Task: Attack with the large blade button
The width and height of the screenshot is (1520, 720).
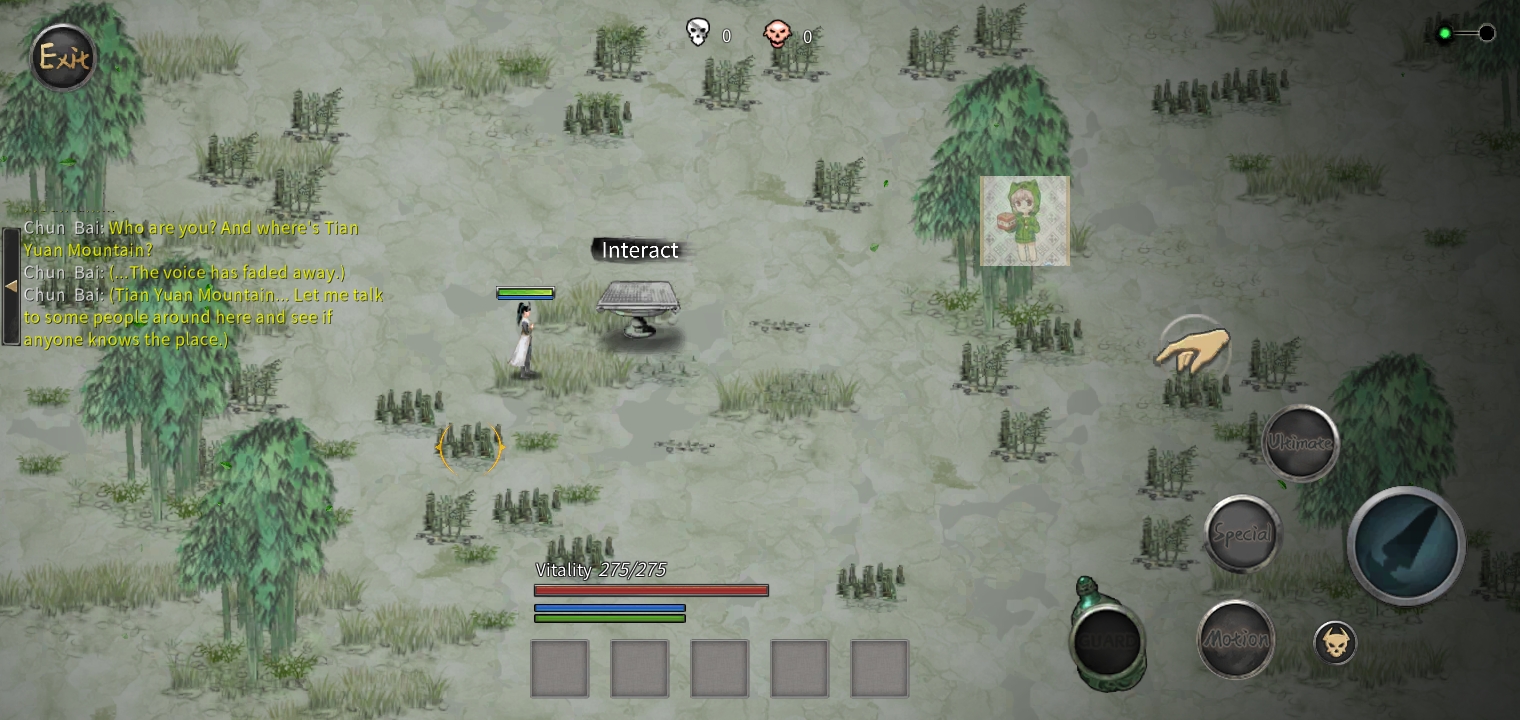Action: coord(1405,545)
